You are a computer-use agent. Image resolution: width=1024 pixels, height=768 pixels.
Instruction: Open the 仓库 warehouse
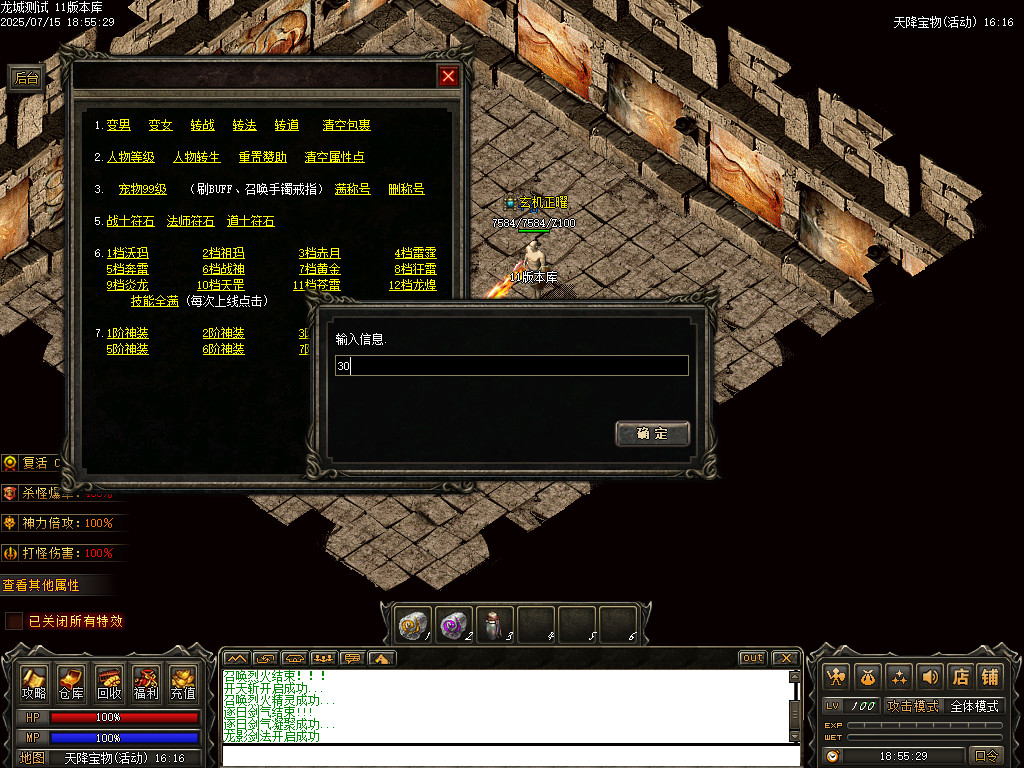coord(71,683)
